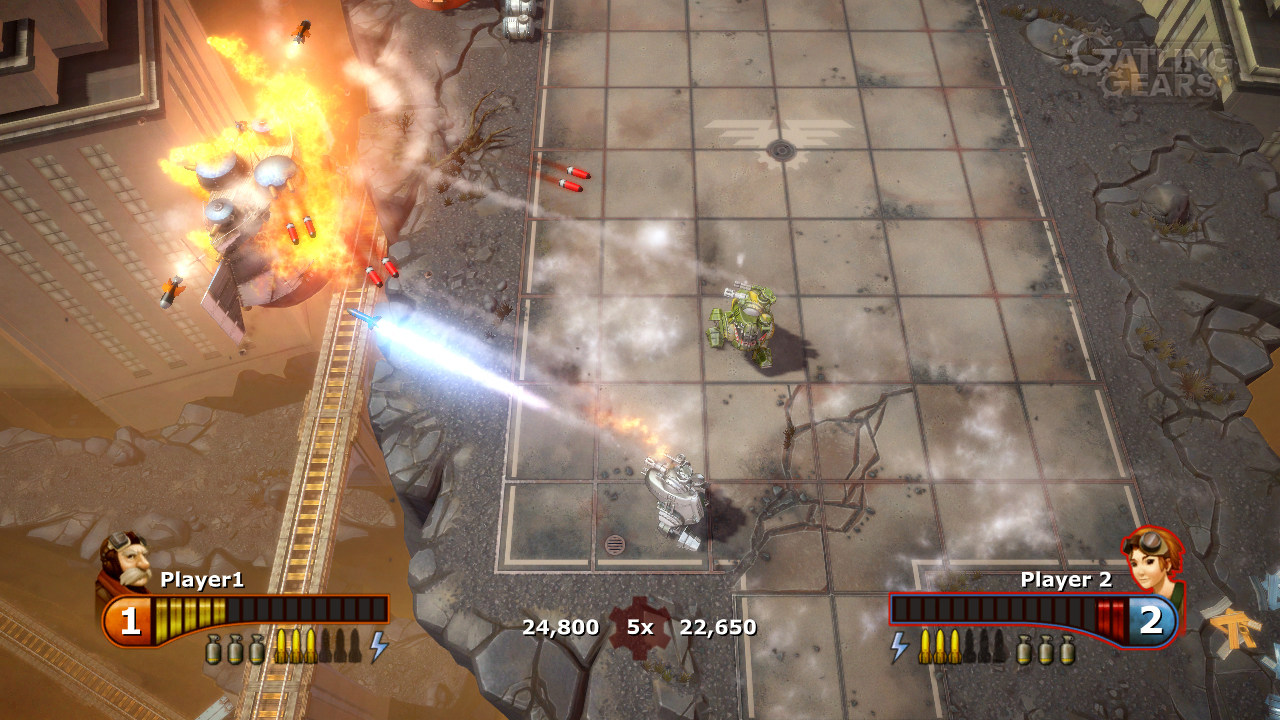Click the lightning bolt icon beside Player 2's bar
Viewport: 1280px width, 720px height.
point(899,646)
